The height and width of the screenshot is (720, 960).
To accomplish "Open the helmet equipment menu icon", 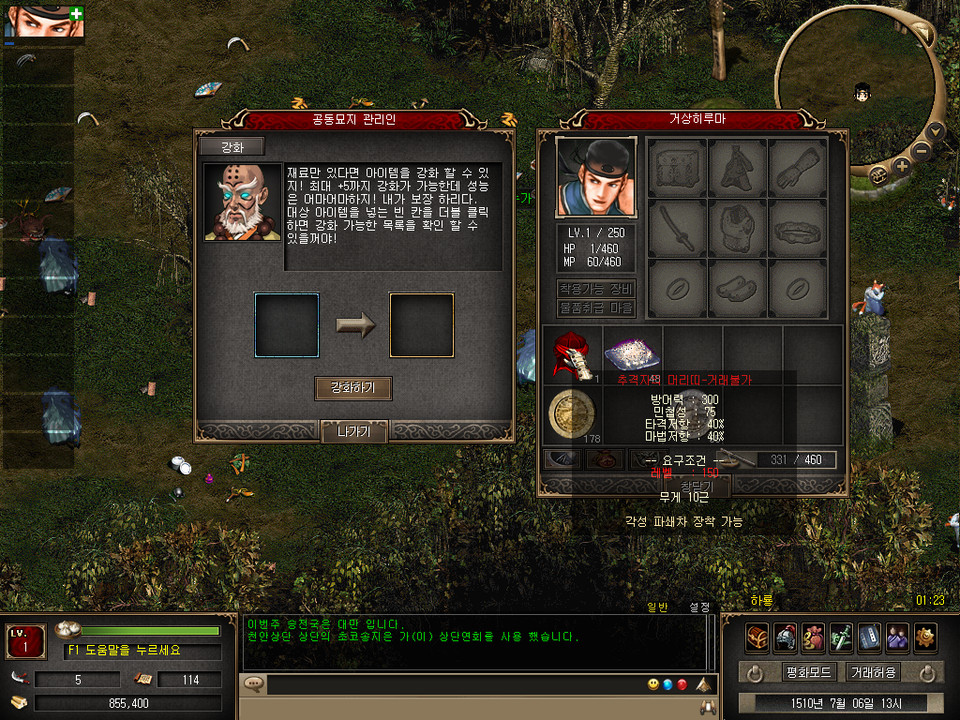I will (x=785, y=637).
